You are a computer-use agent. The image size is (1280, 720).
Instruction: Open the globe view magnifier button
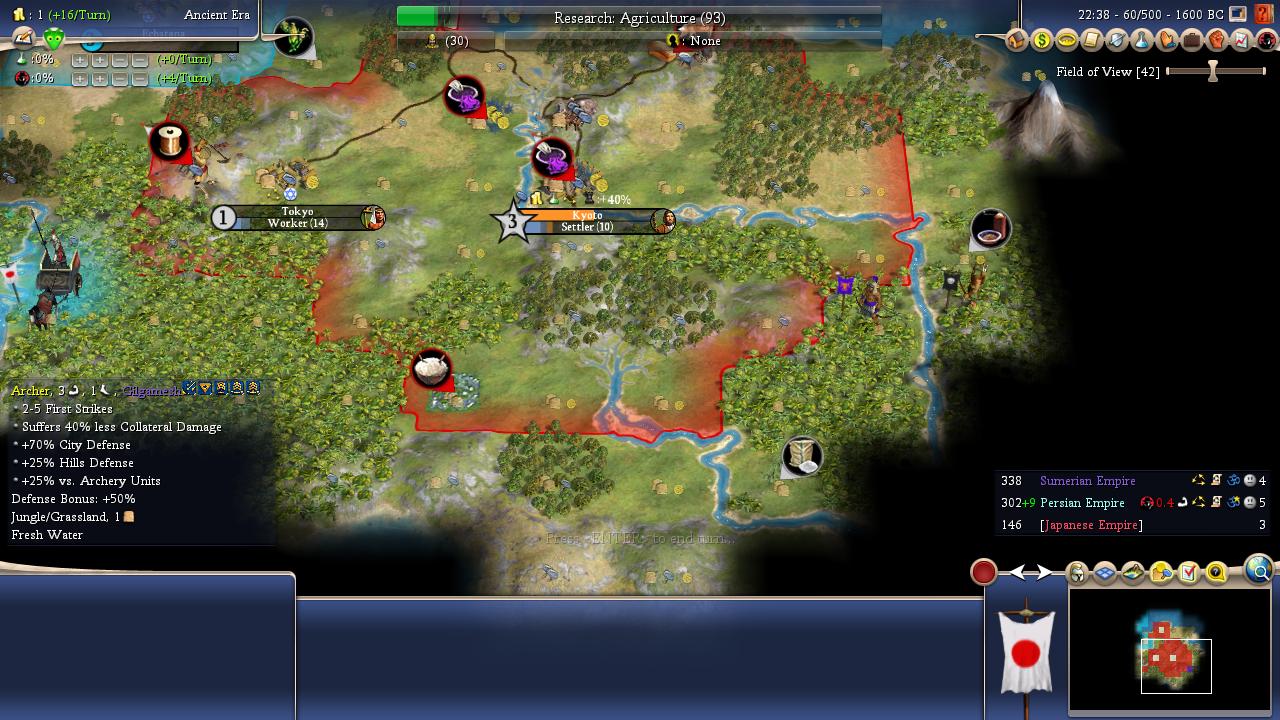(1259, 570)
